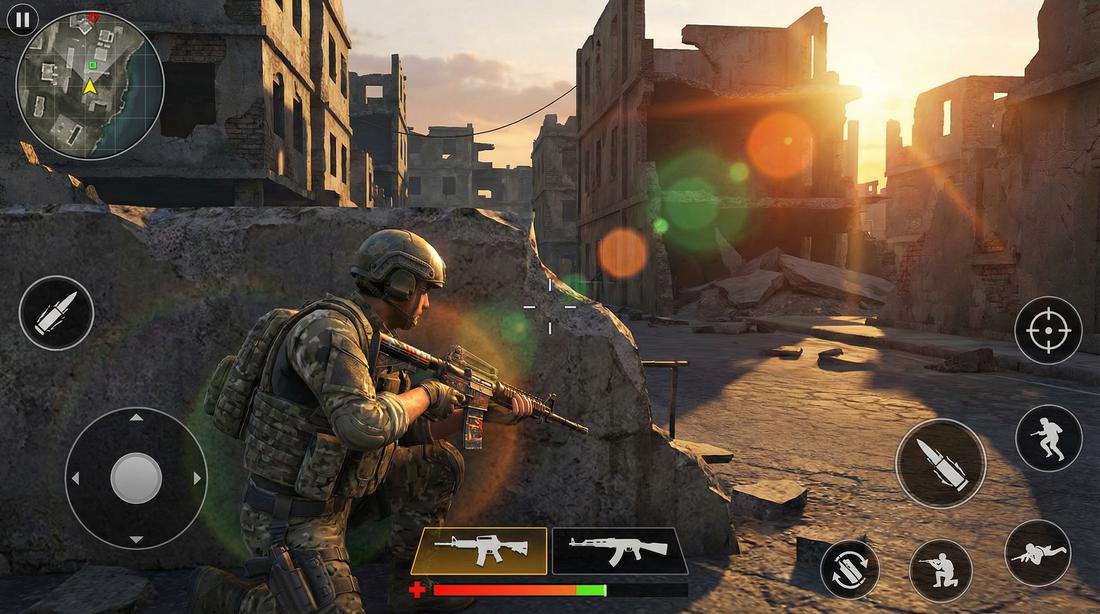The width and height of the screenshot is (1100, 614).
Task: Toggle the kneeling soldier crouch stance
Action: click(941, 570)
